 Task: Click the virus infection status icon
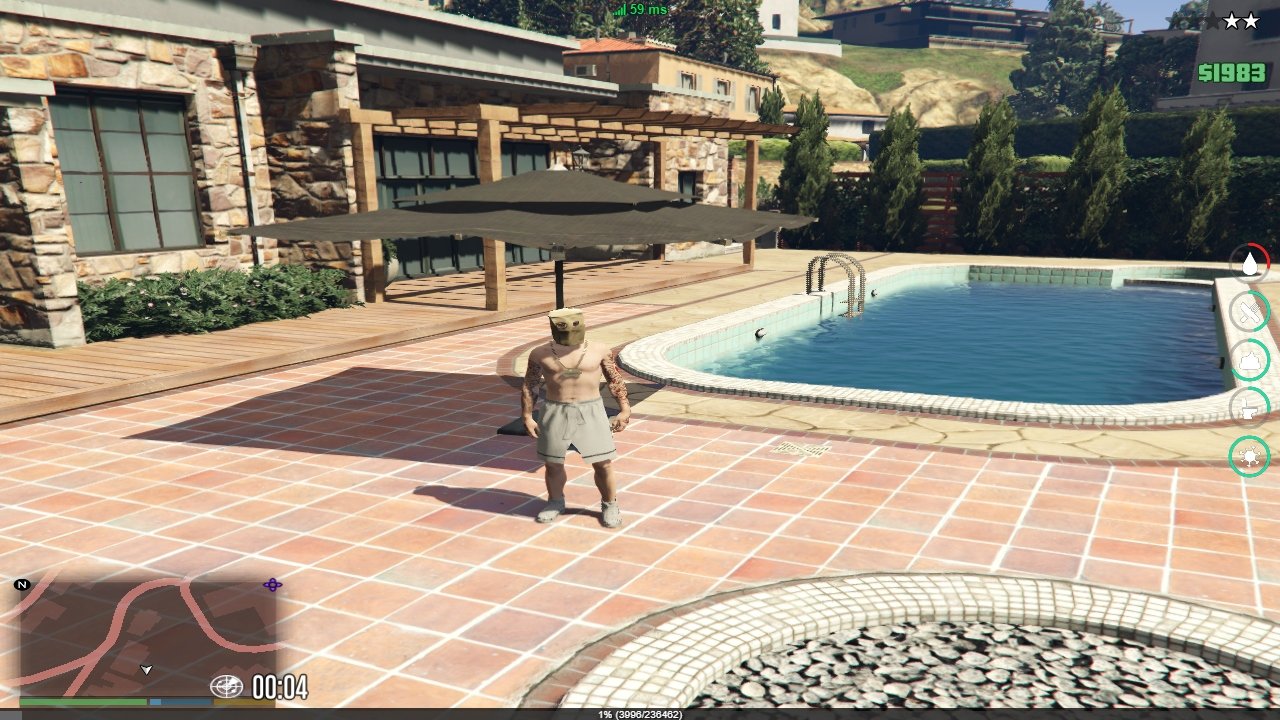click(1249, 456)
